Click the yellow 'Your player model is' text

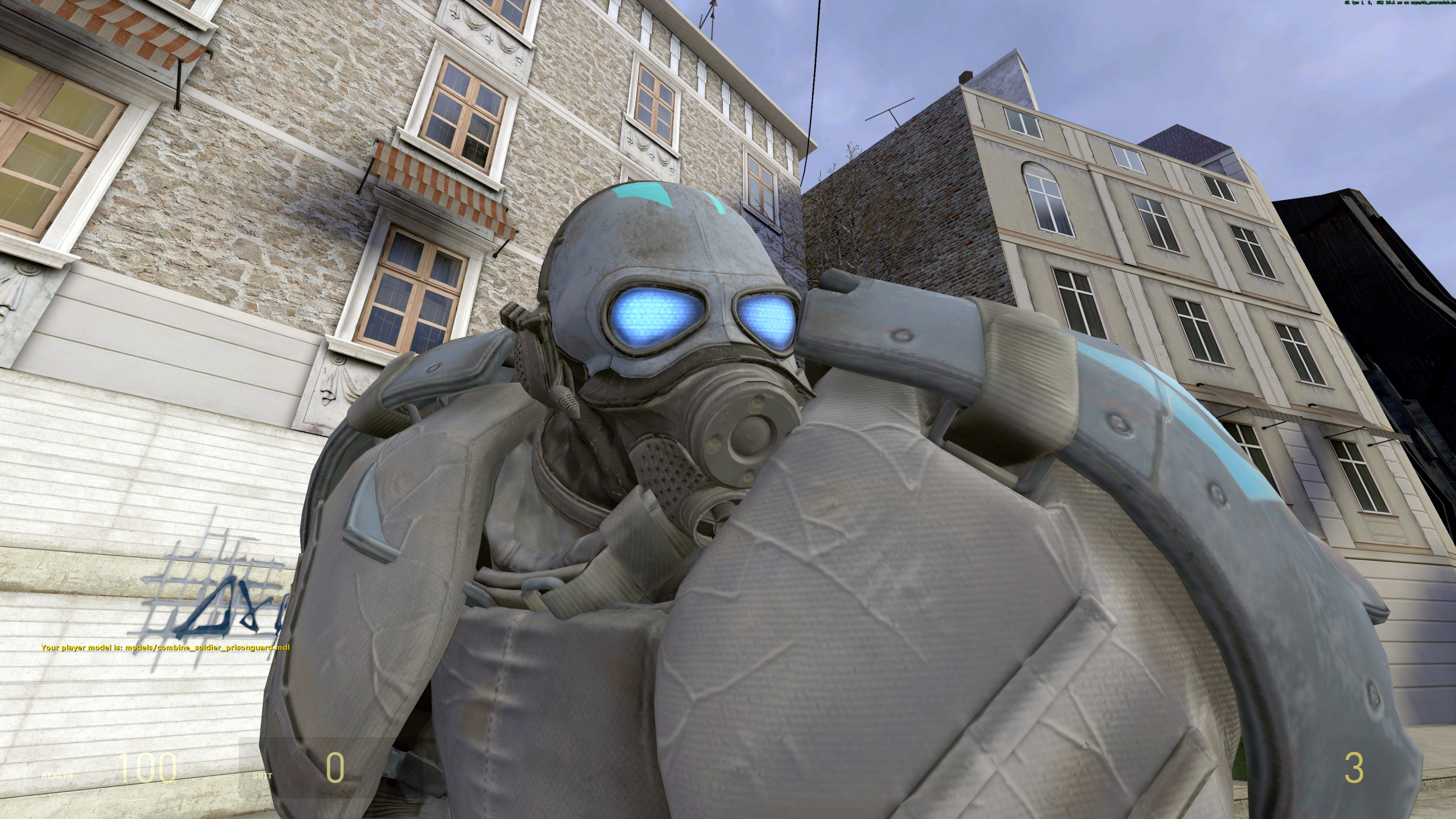pyautogui.click(x=81, y=648)
